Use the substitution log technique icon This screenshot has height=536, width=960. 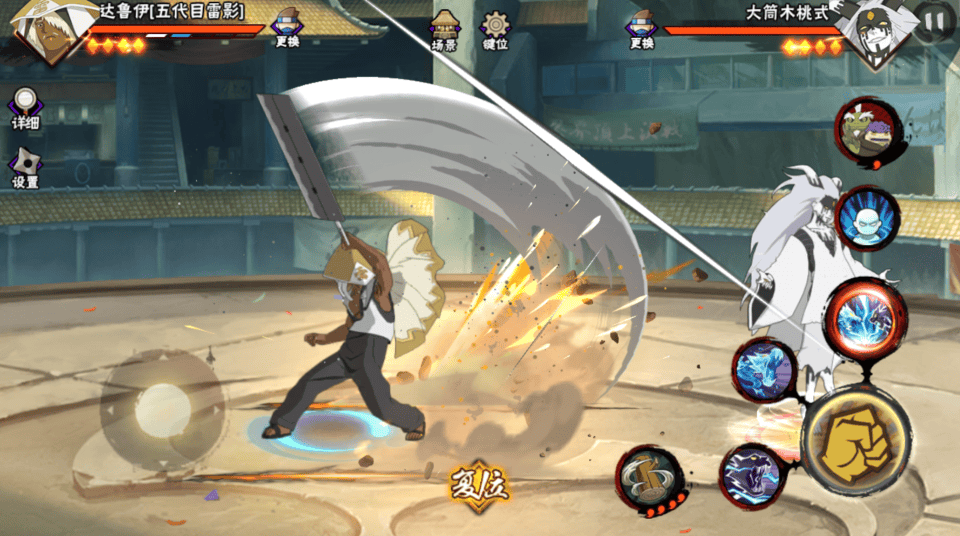(x=648, y=478)
